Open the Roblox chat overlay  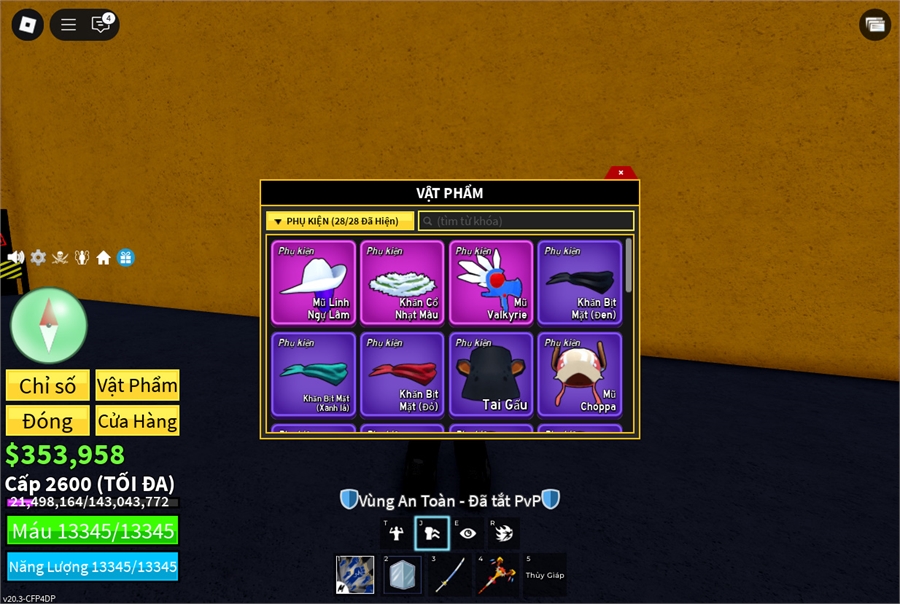[101, 25]
